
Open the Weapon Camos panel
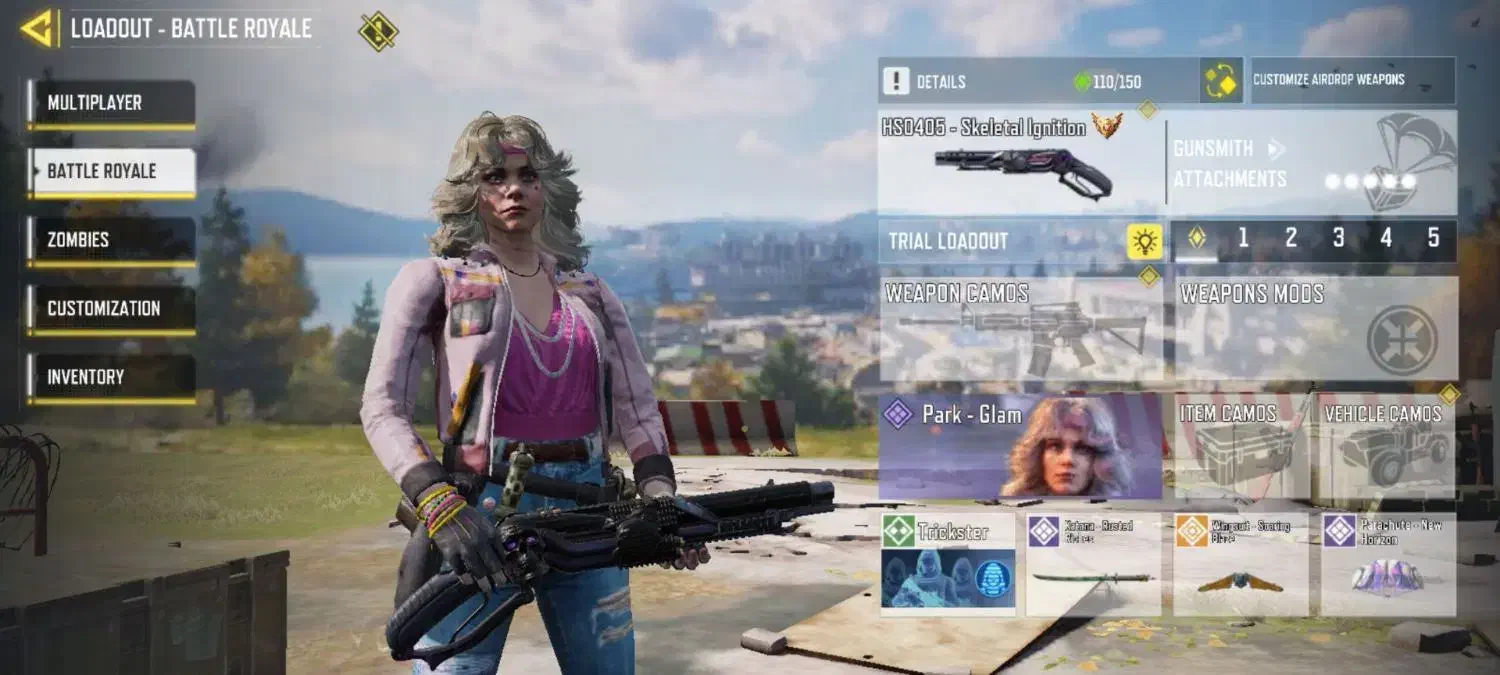[x=1021, y=329]
